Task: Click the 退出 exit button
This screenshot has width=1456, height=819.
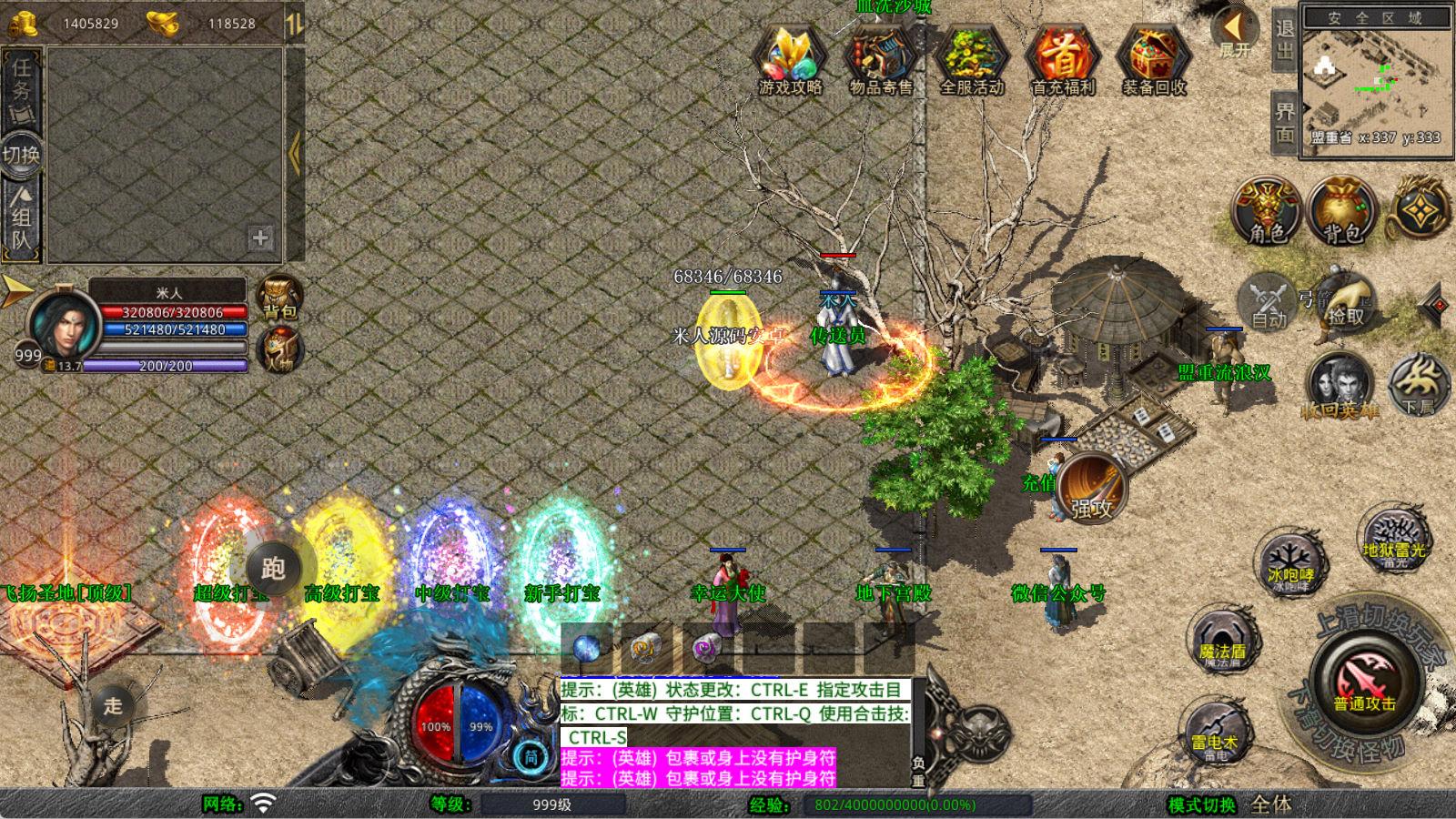Action: coord(1284,39)
